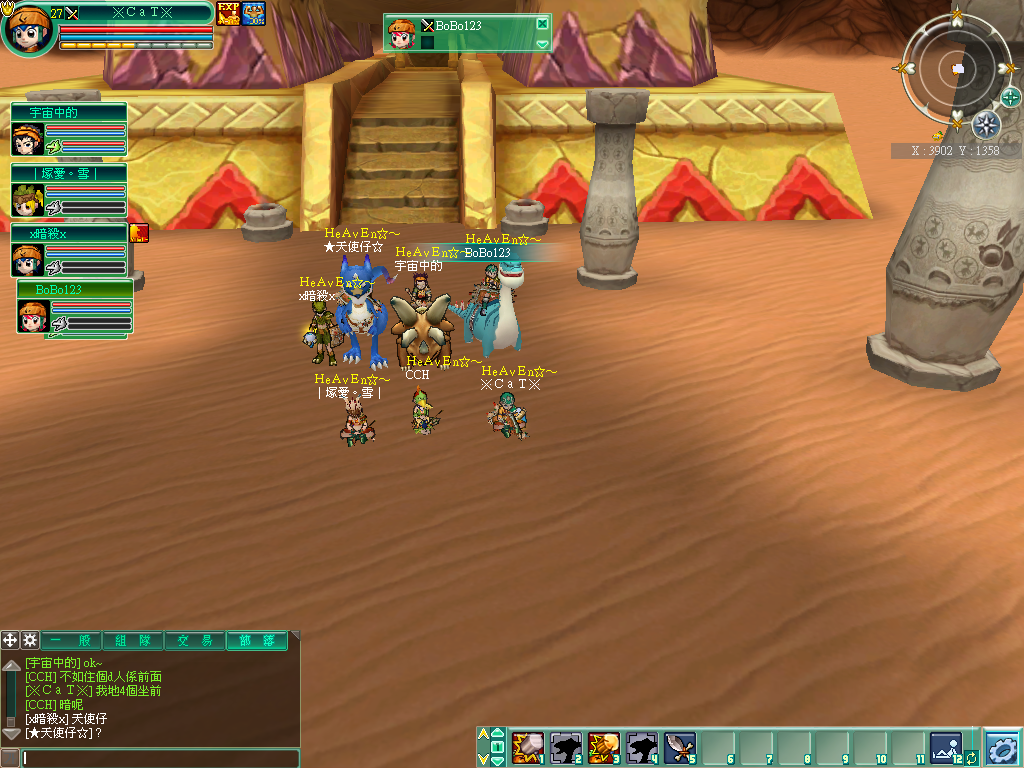Select the 交易 trade chat tab
Screen dimensions: 1024x768
[195, 641]
